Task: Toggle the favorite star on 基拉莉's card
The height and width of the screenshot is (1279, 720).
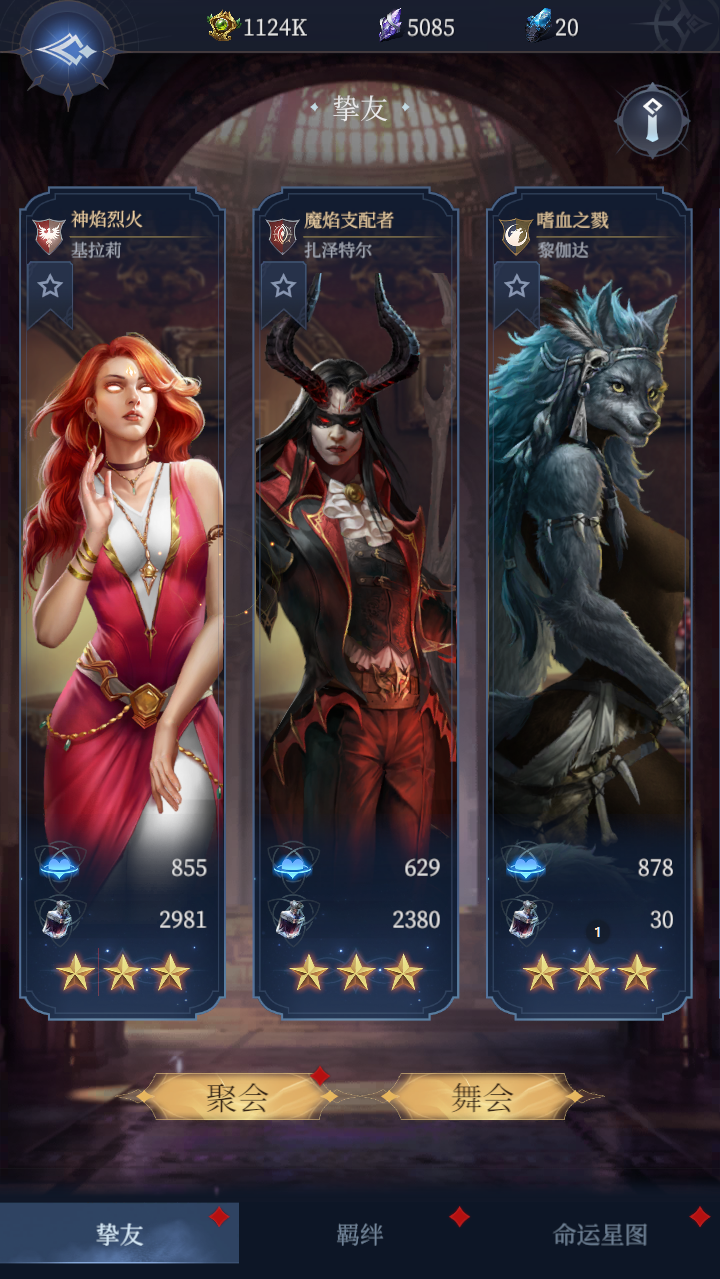Action: [x=50, y=288]
